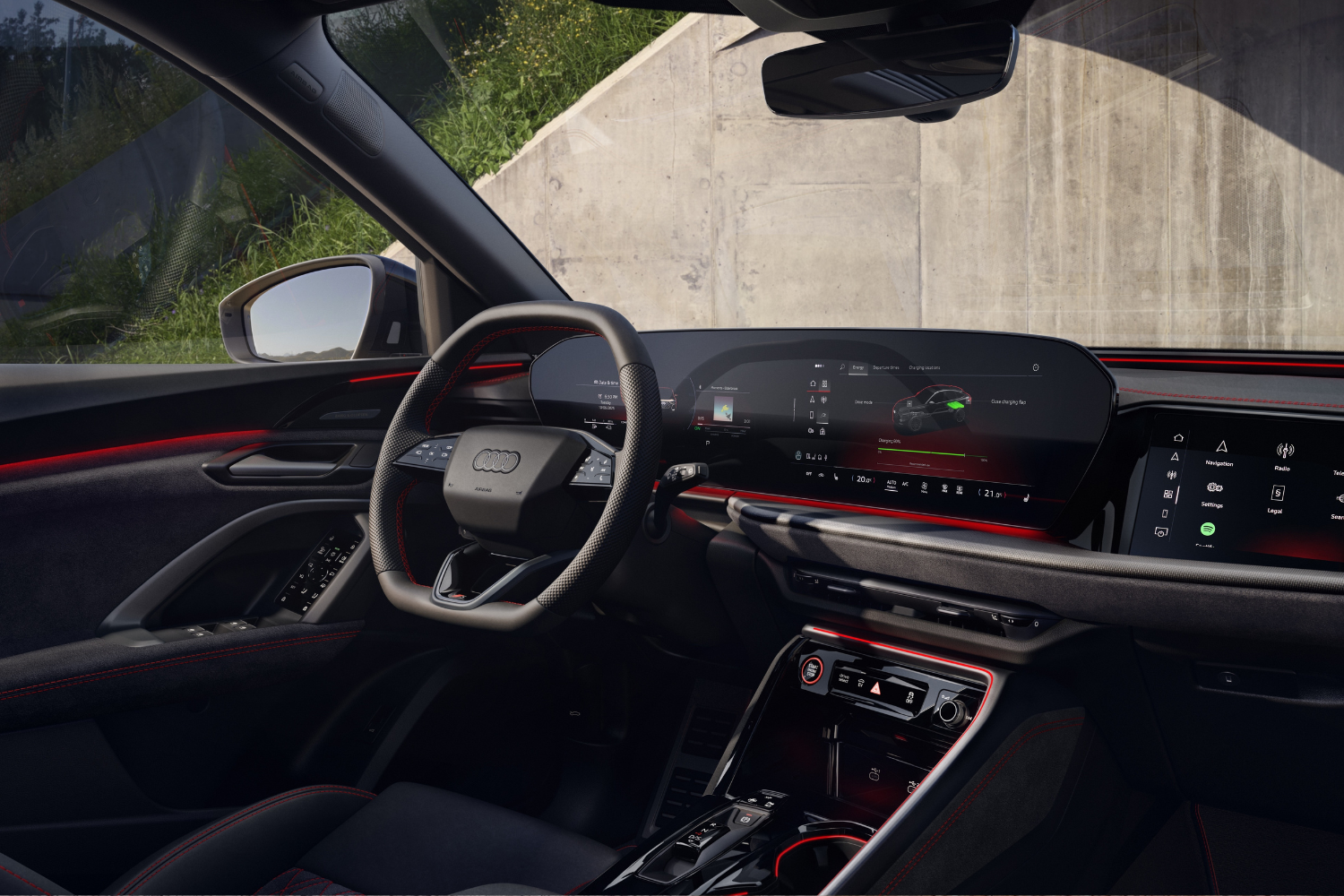Toggle EV mode on the center console

pyautogui.click(x=861, y=681)
